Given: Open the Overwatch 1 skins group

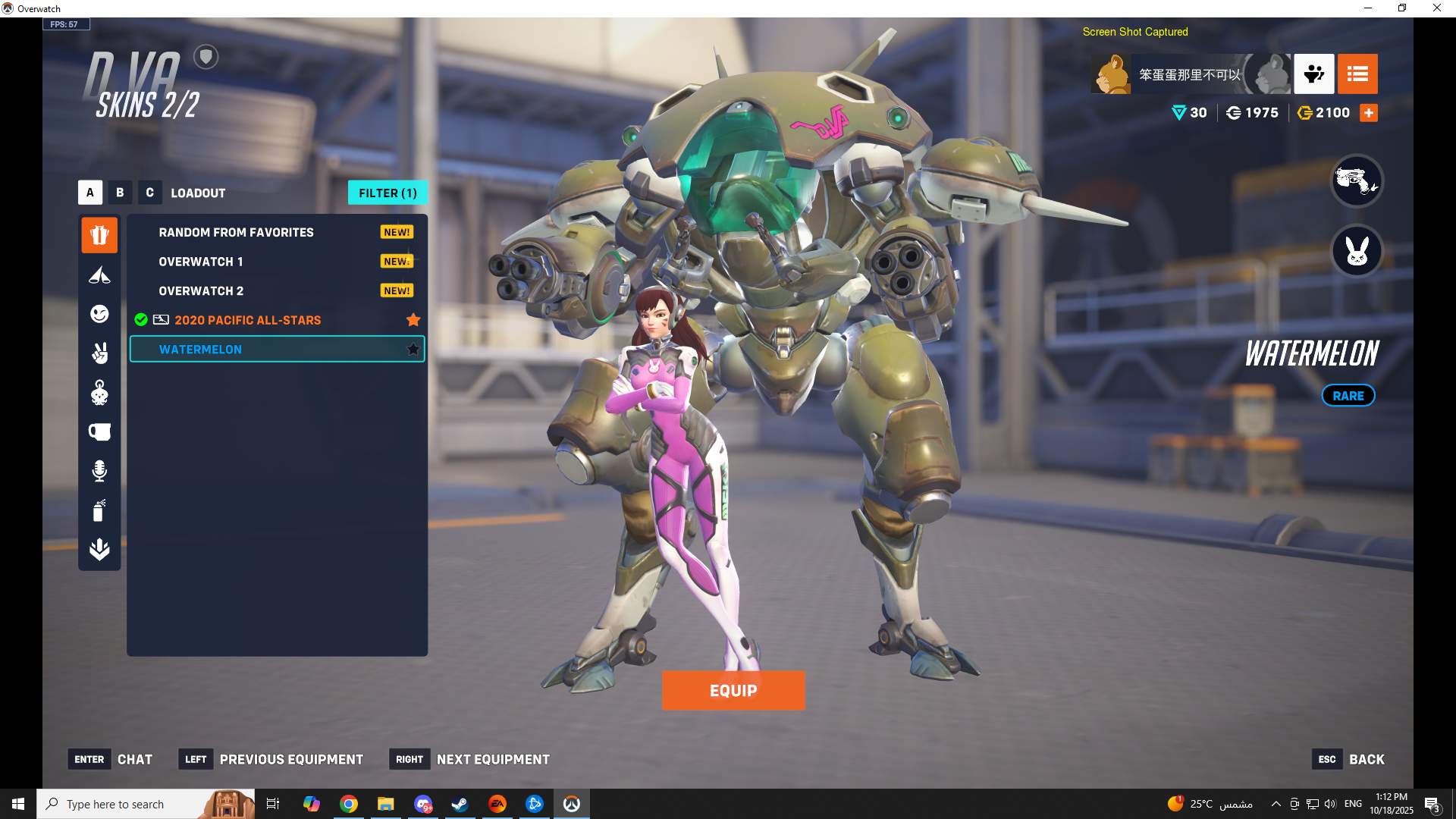Looking at the screenshot, I should (201, 262).
